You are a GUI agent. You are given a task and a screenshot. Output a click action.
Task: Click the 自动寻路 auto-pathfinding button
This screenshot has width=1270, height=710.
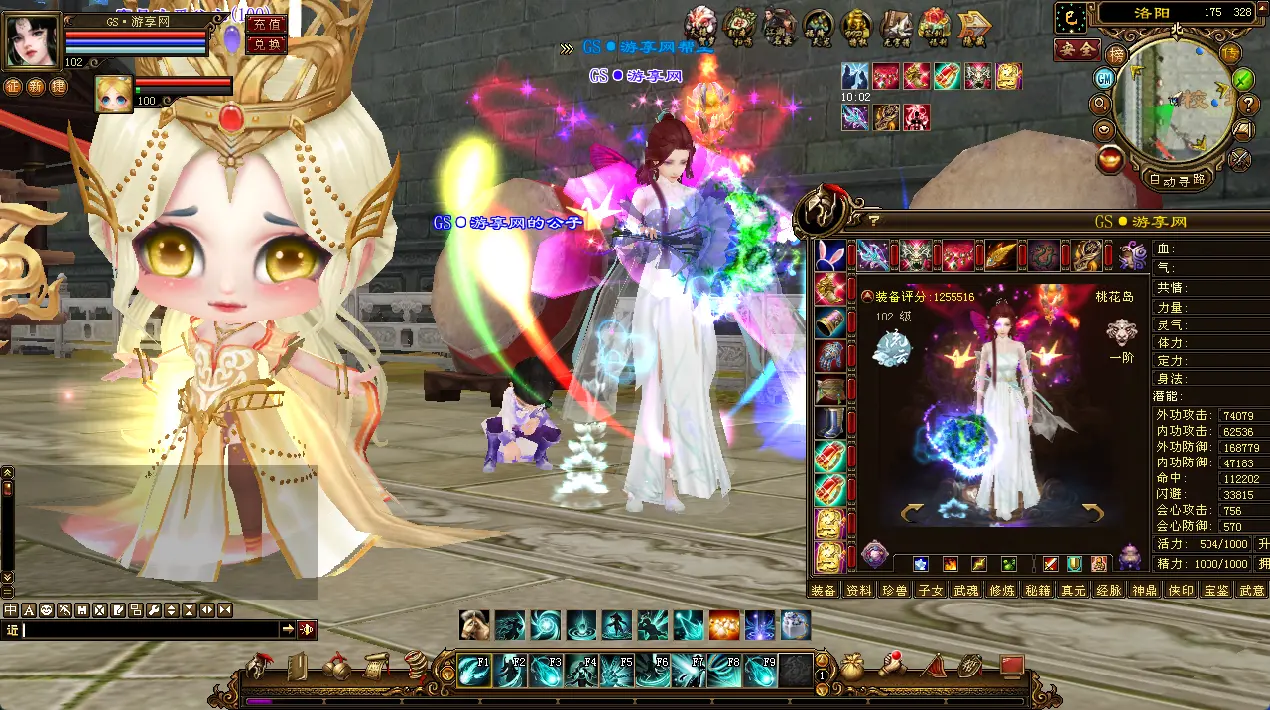1177,180
